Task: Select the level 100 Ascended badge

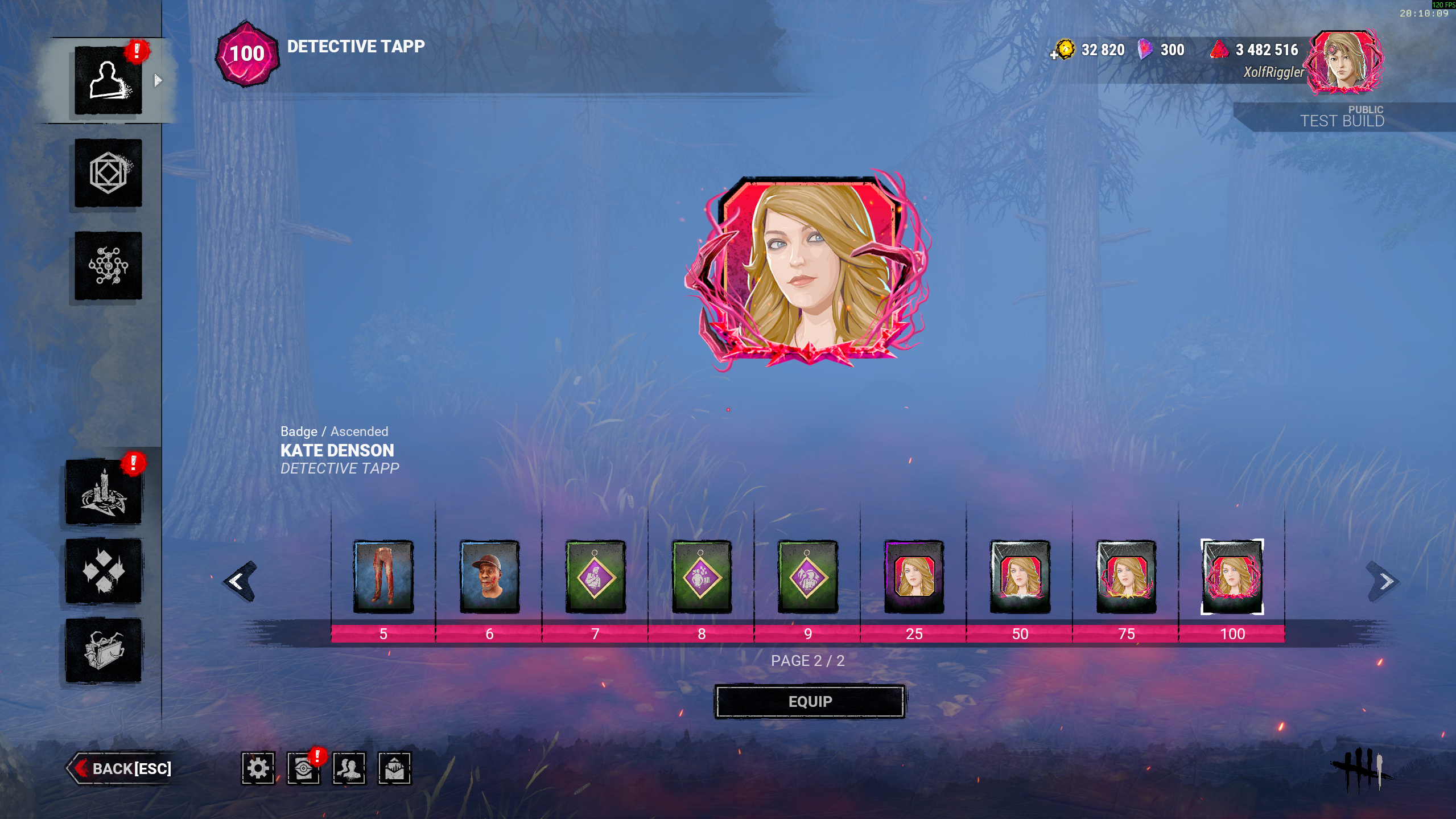Action: 1232,576
